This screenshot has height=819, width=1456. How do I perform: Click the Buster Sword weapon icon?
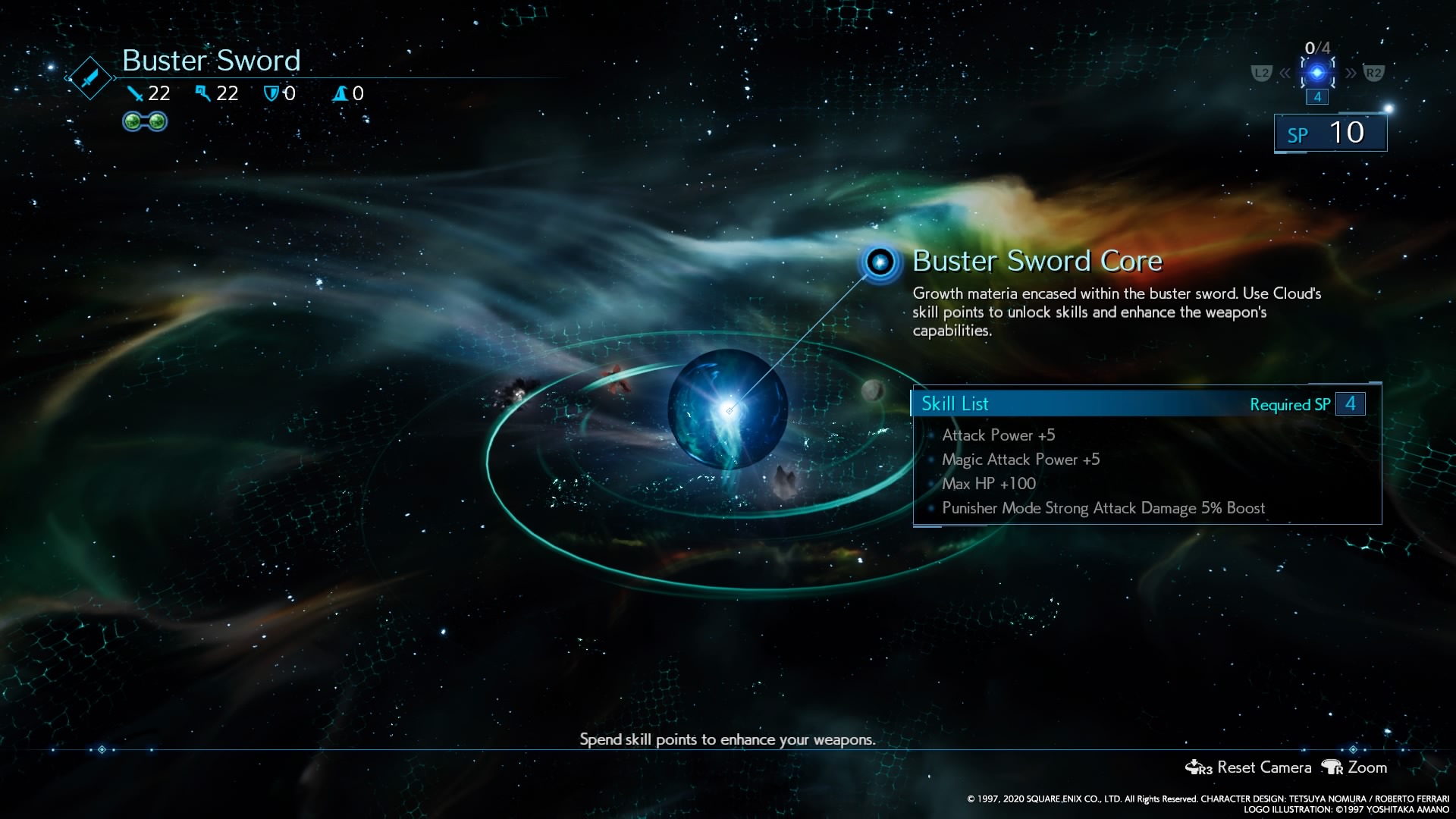pyautogui.click(x=90, y=78)
